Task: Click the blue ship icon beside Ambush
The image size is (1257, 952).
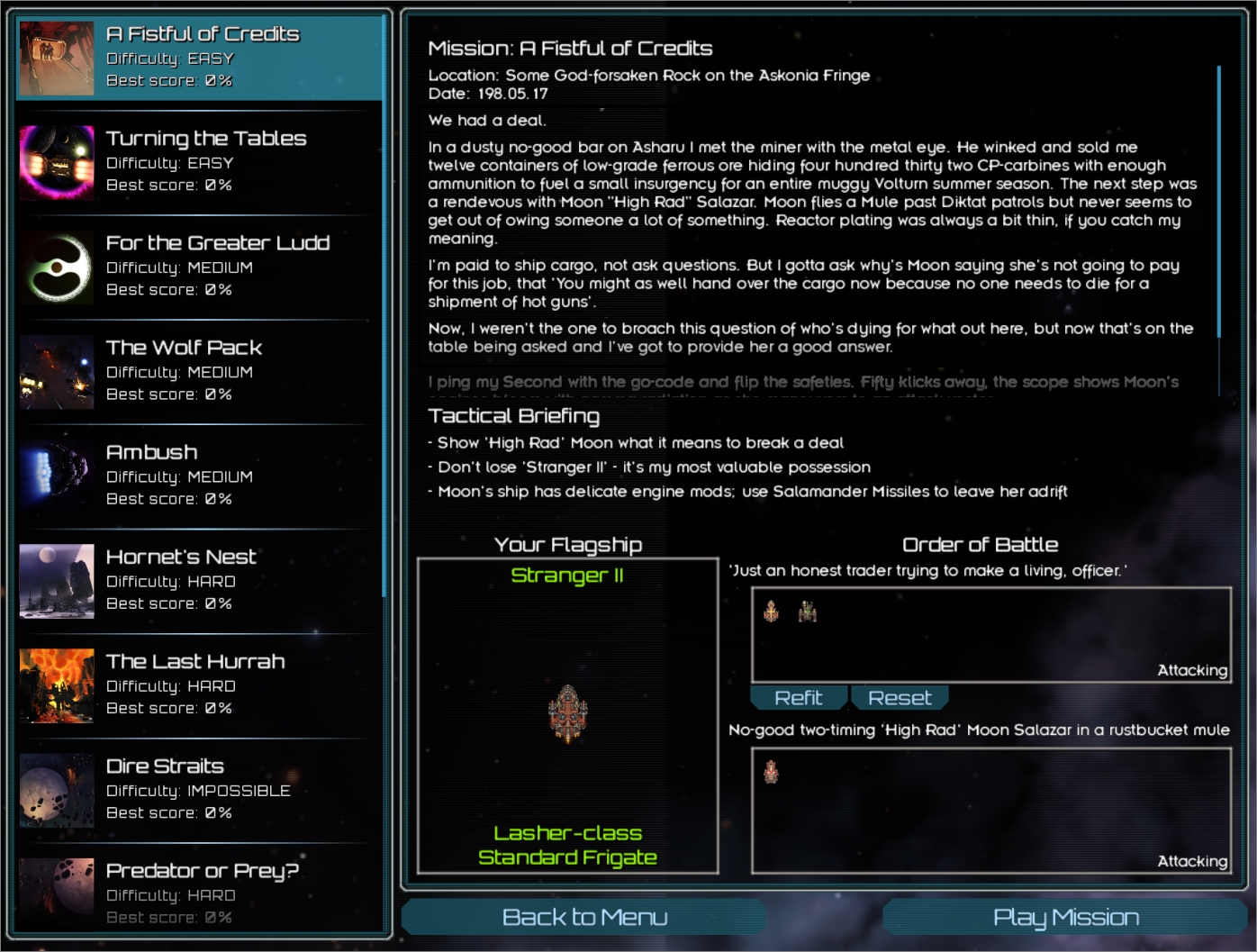Action: (56, 476)
